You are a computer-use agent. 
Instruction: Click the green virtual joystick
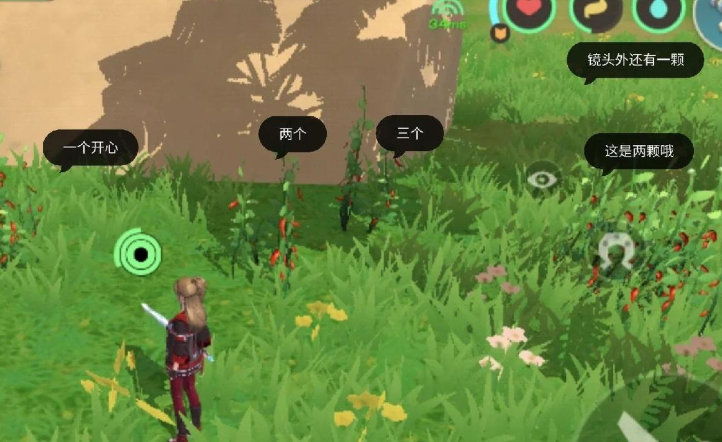tap(139, 253)
